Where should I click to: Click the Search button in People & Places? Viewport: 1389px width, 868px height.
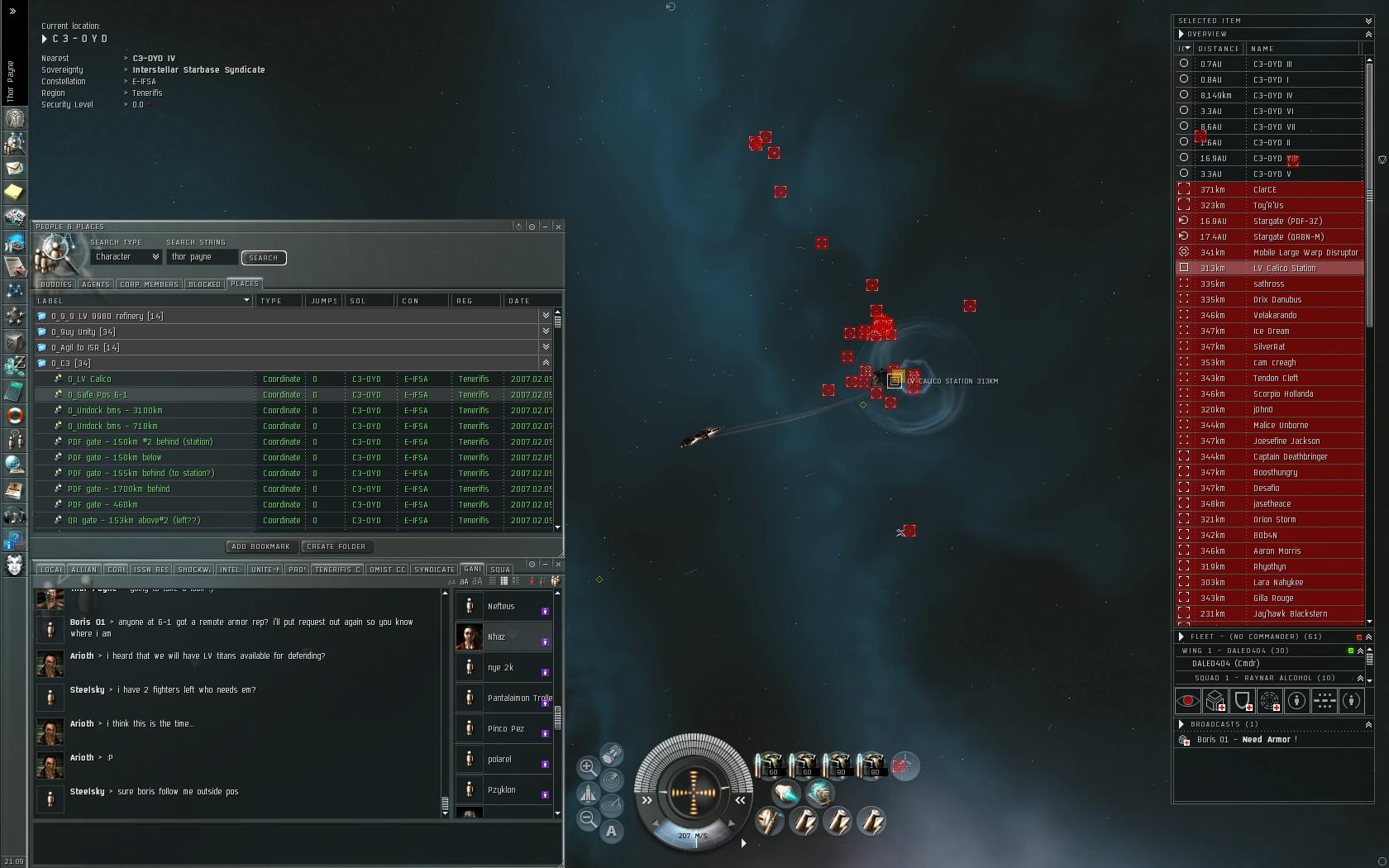(264, 258)
